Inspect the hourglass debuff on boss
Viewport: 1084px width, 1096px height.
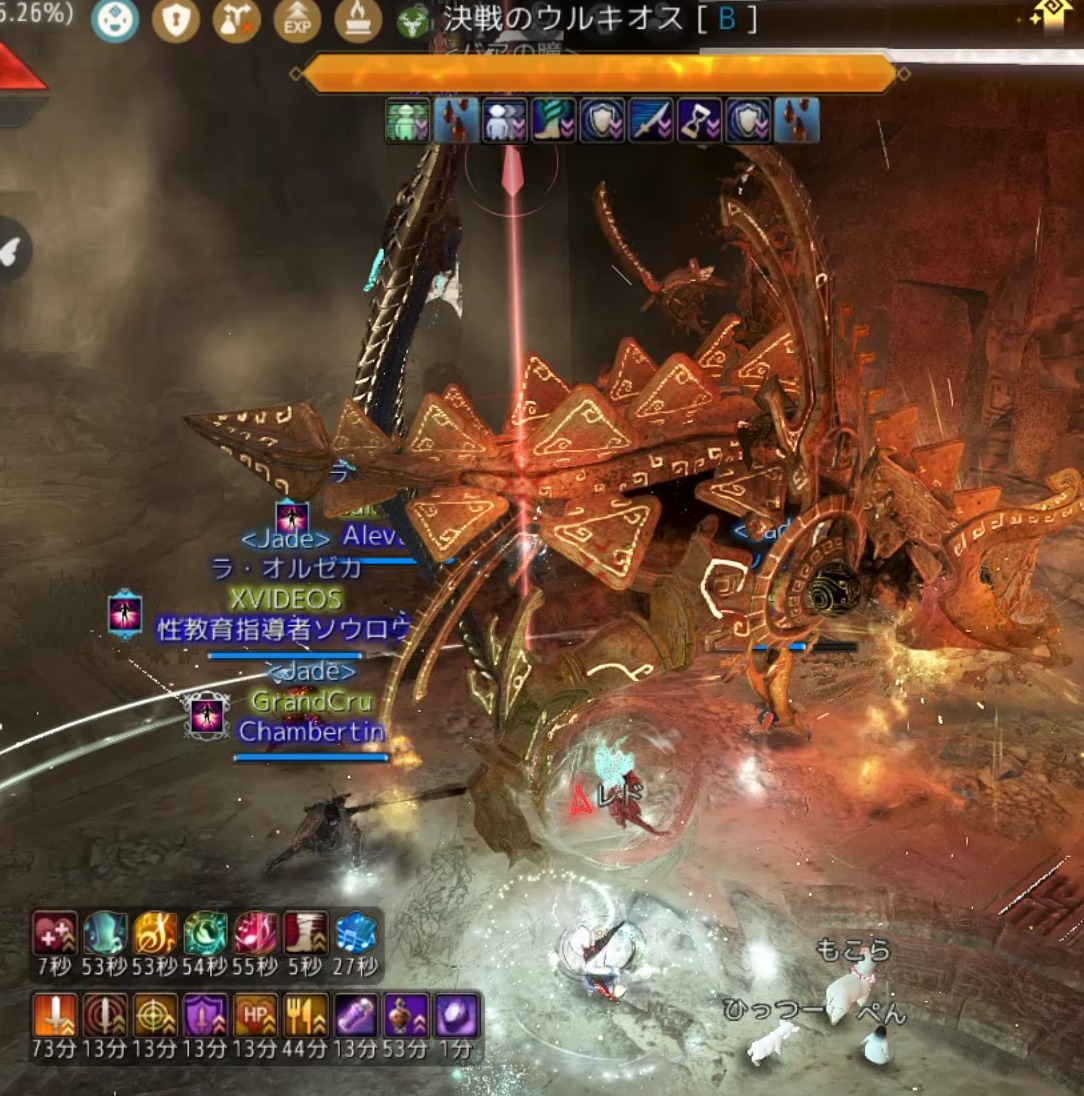(x=699, y=120)
